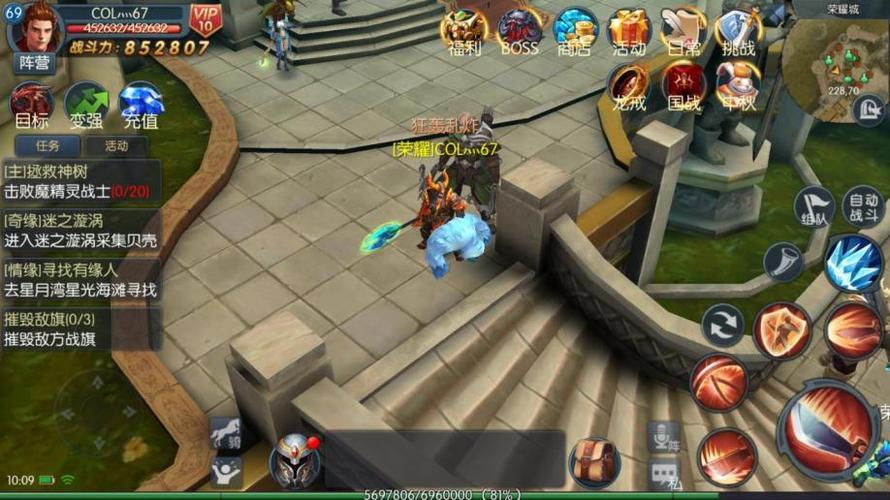The width and height of the screenshot is (890, 500).
Task: Open the 变强 green arrow menu
Action: click(x=86, y=106)
